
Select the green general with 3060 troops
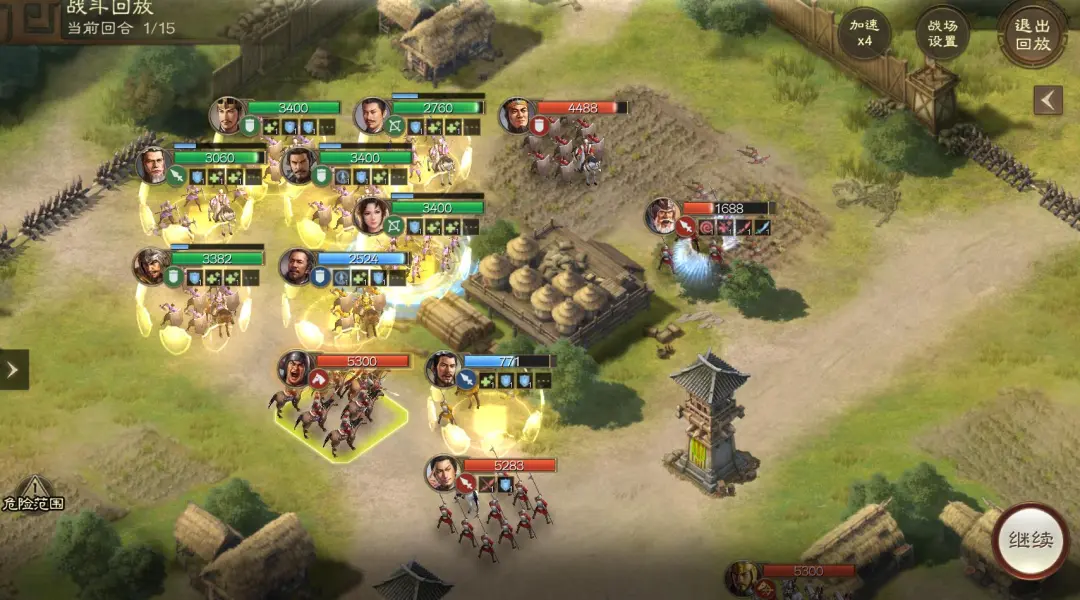click(154, 165)
